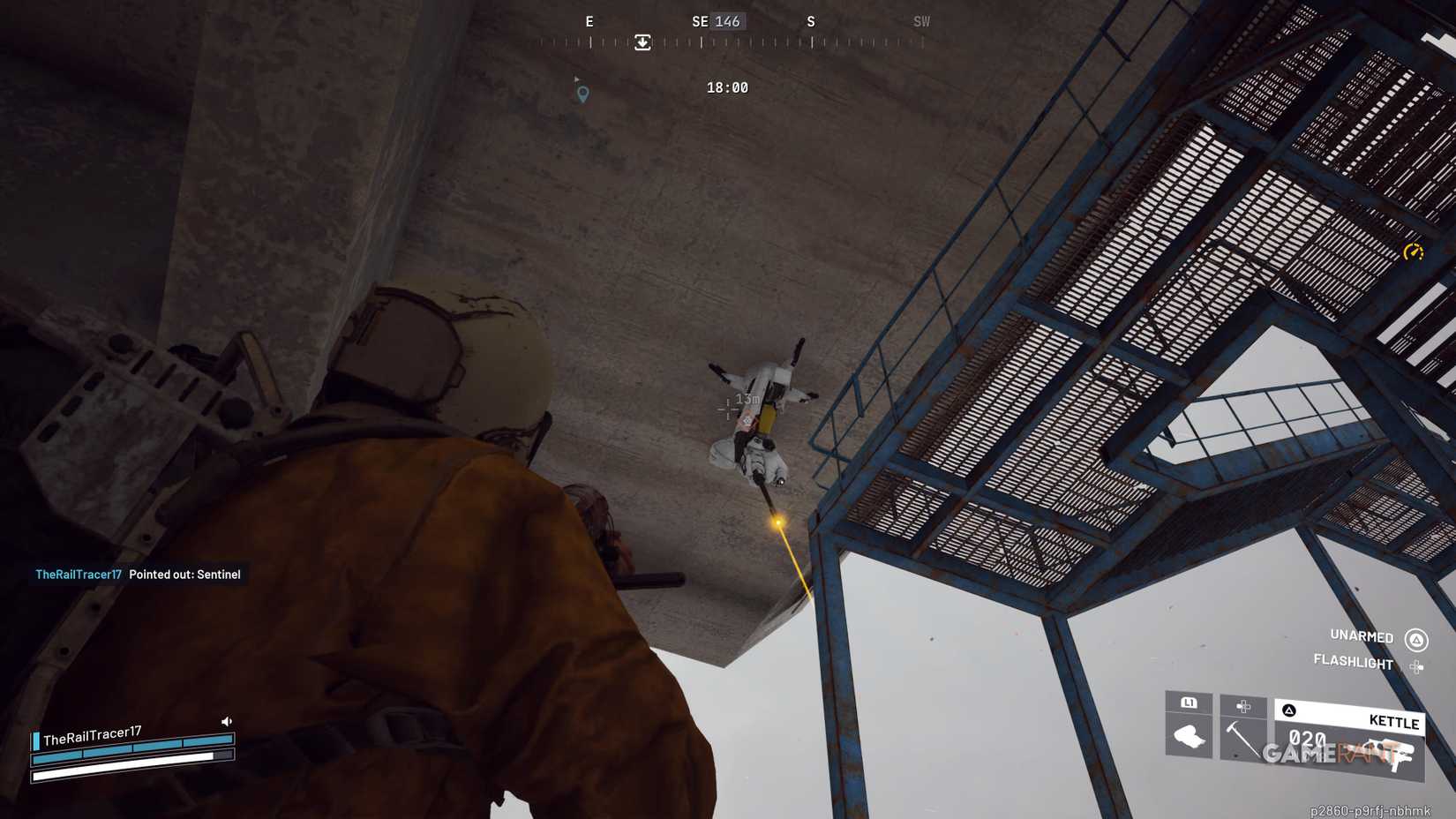Toggle the FLASHLIGHT label on
The image size is (1456, 819).
1354,664
